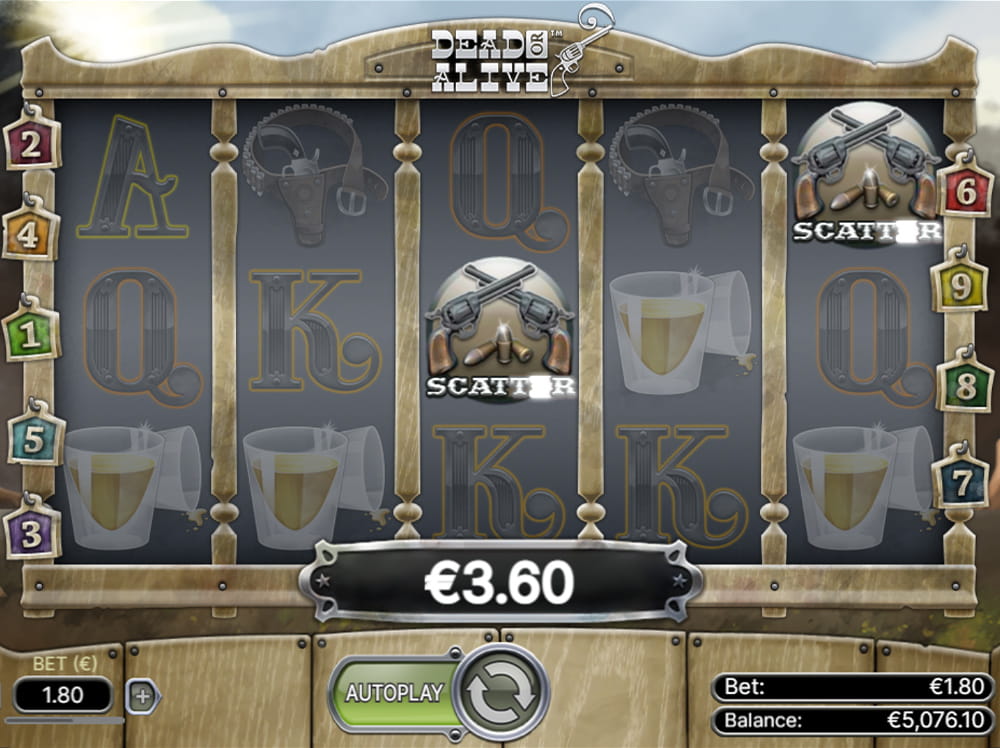Select the red payline 2 tag

coord(31,145)
